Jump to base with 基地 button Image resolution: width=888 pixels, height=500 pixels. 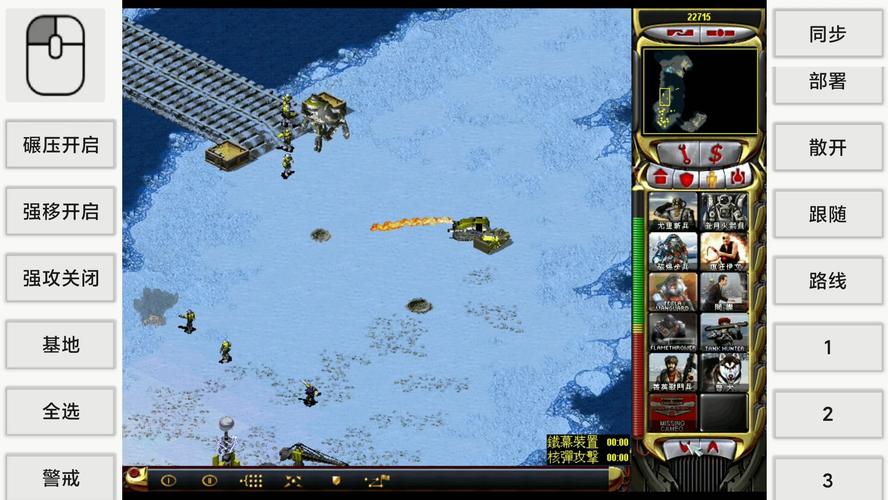[61, 345]
